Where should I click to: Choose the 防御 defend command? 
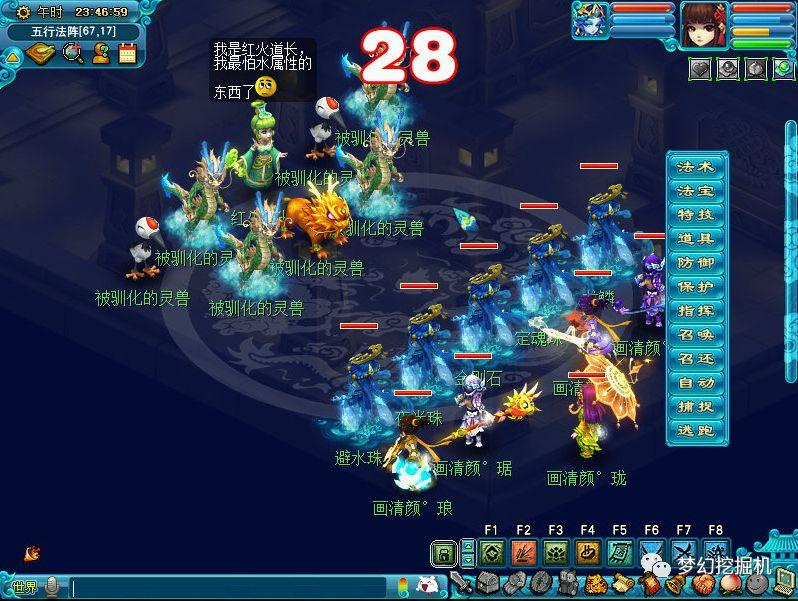(694, 262)
